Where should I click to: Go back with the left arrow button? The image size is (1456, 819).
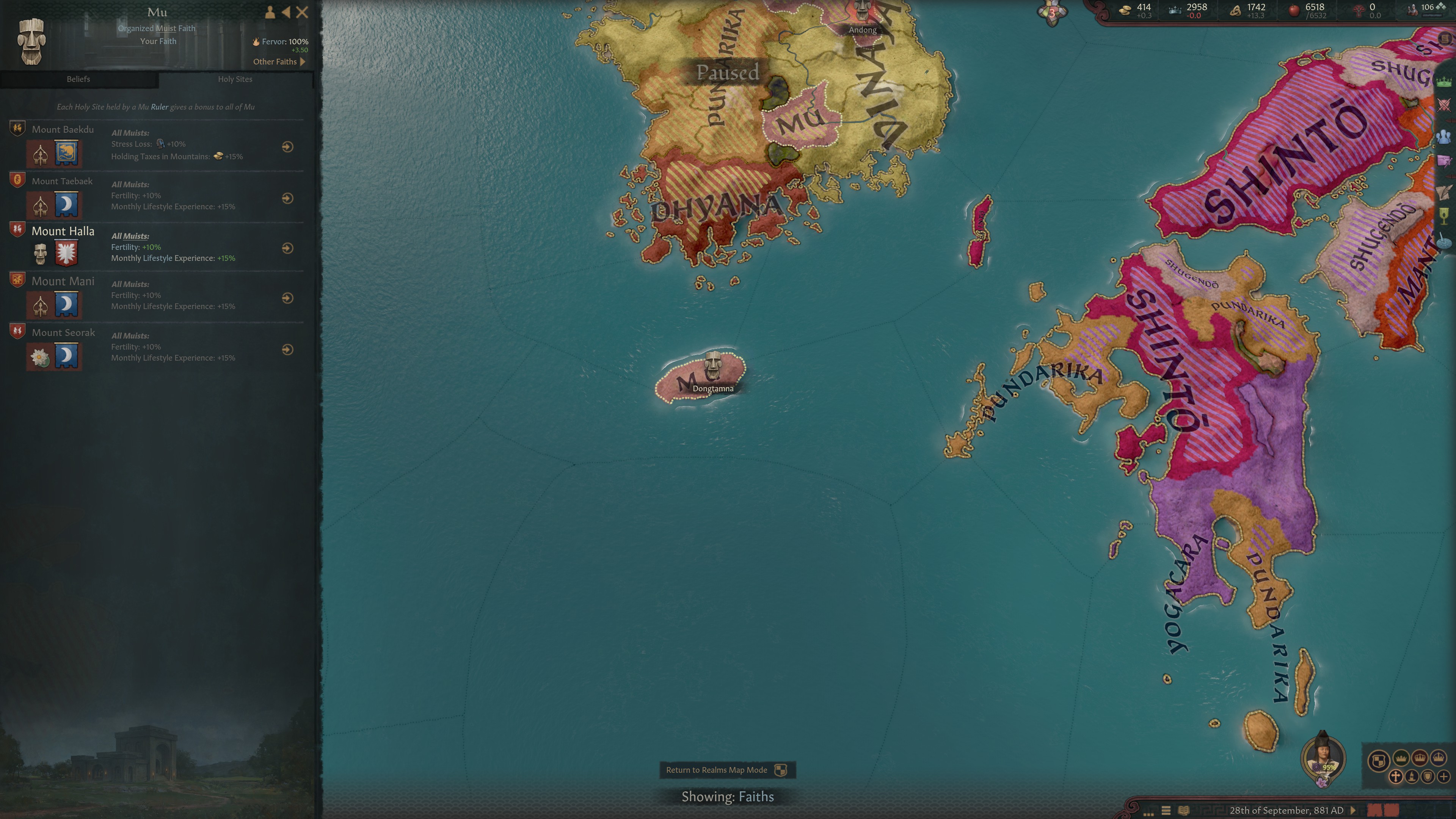[286, 12]
